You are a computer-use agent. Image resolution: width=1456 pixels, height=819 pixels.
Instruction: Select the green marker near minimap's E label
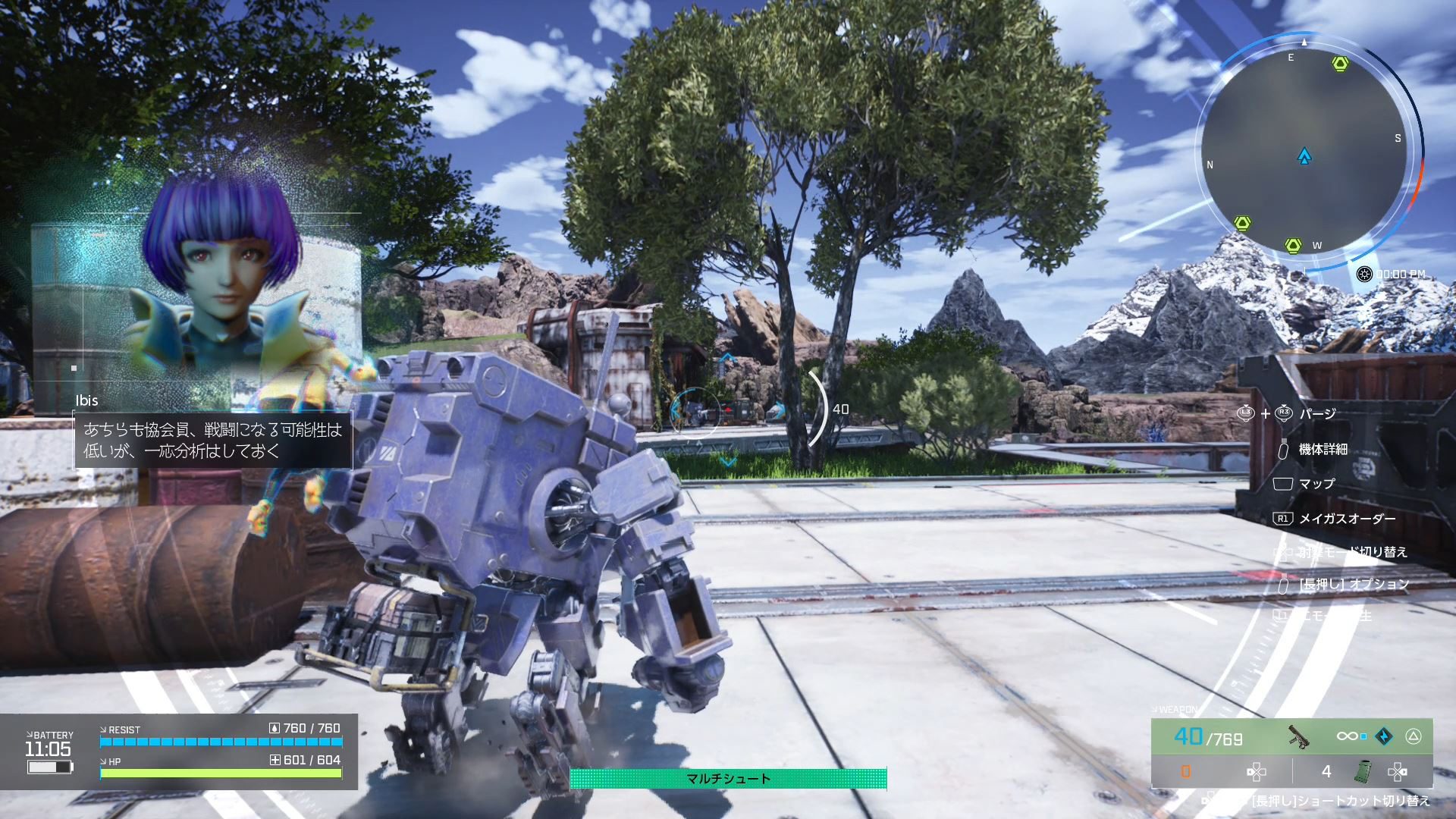click(1340, 64)
